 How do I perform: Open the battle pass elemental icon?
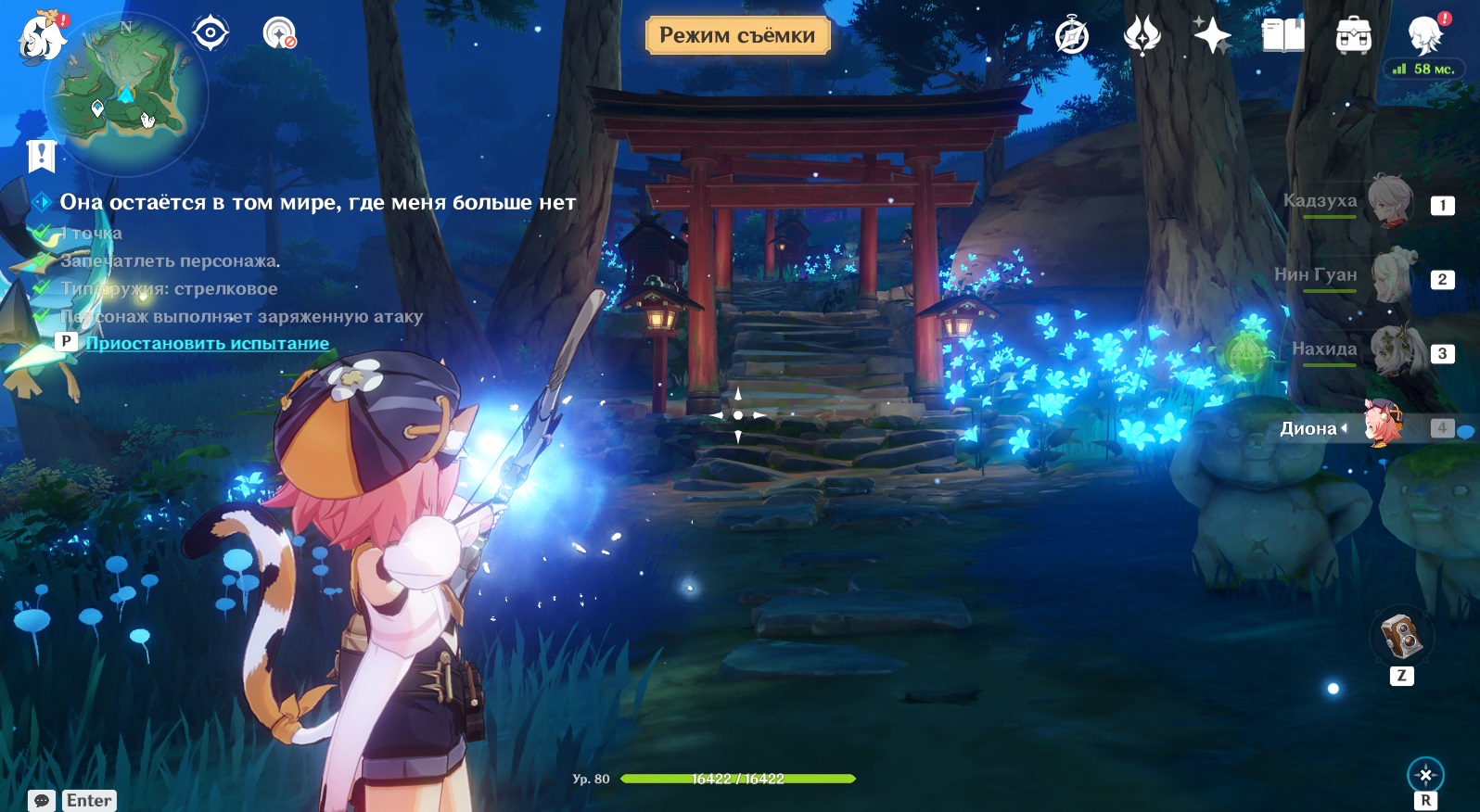[x=1142, y=36]
